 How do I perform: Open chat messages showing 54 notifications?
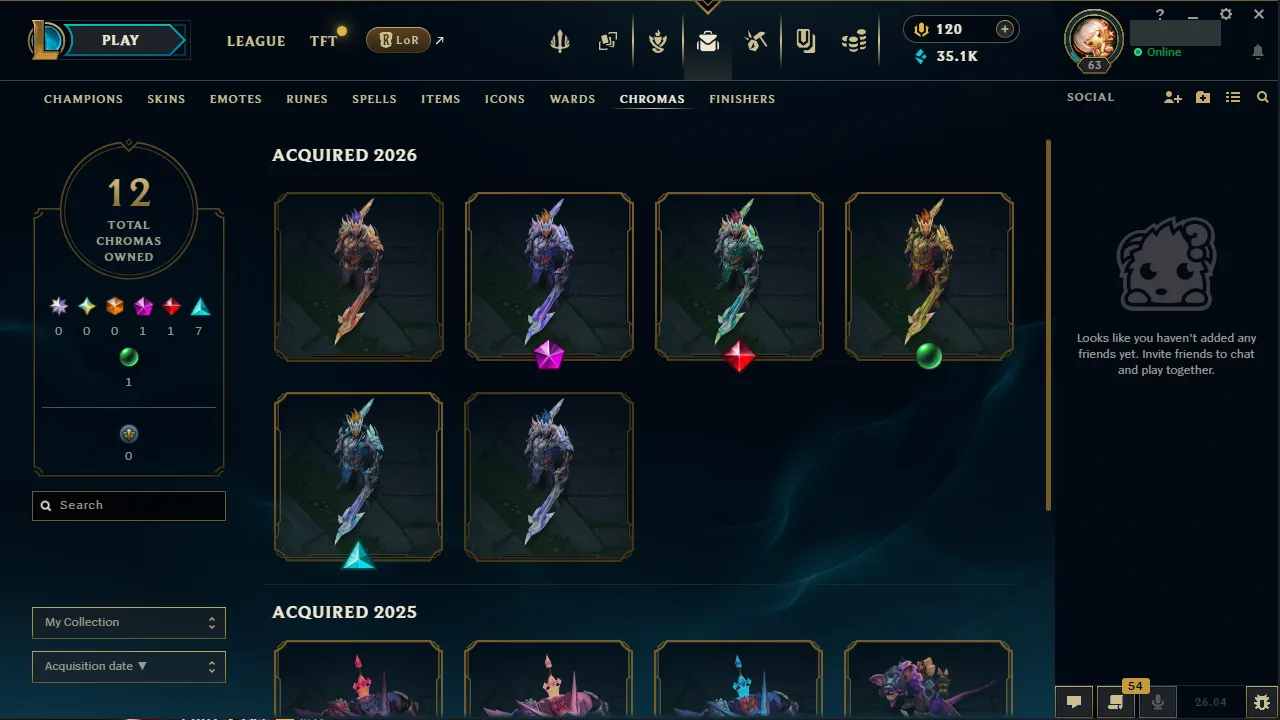coord(1115,701)
